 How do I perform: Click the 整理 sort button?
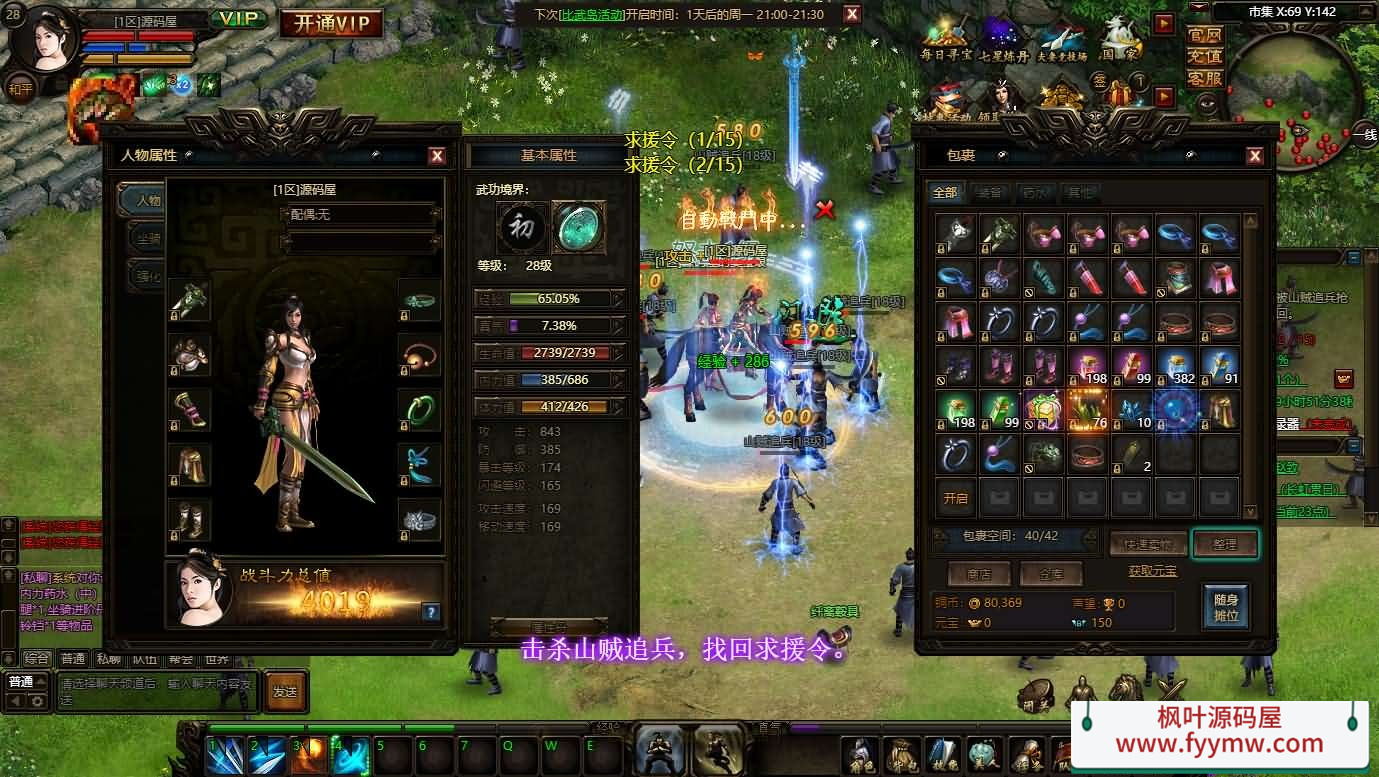1225,544
